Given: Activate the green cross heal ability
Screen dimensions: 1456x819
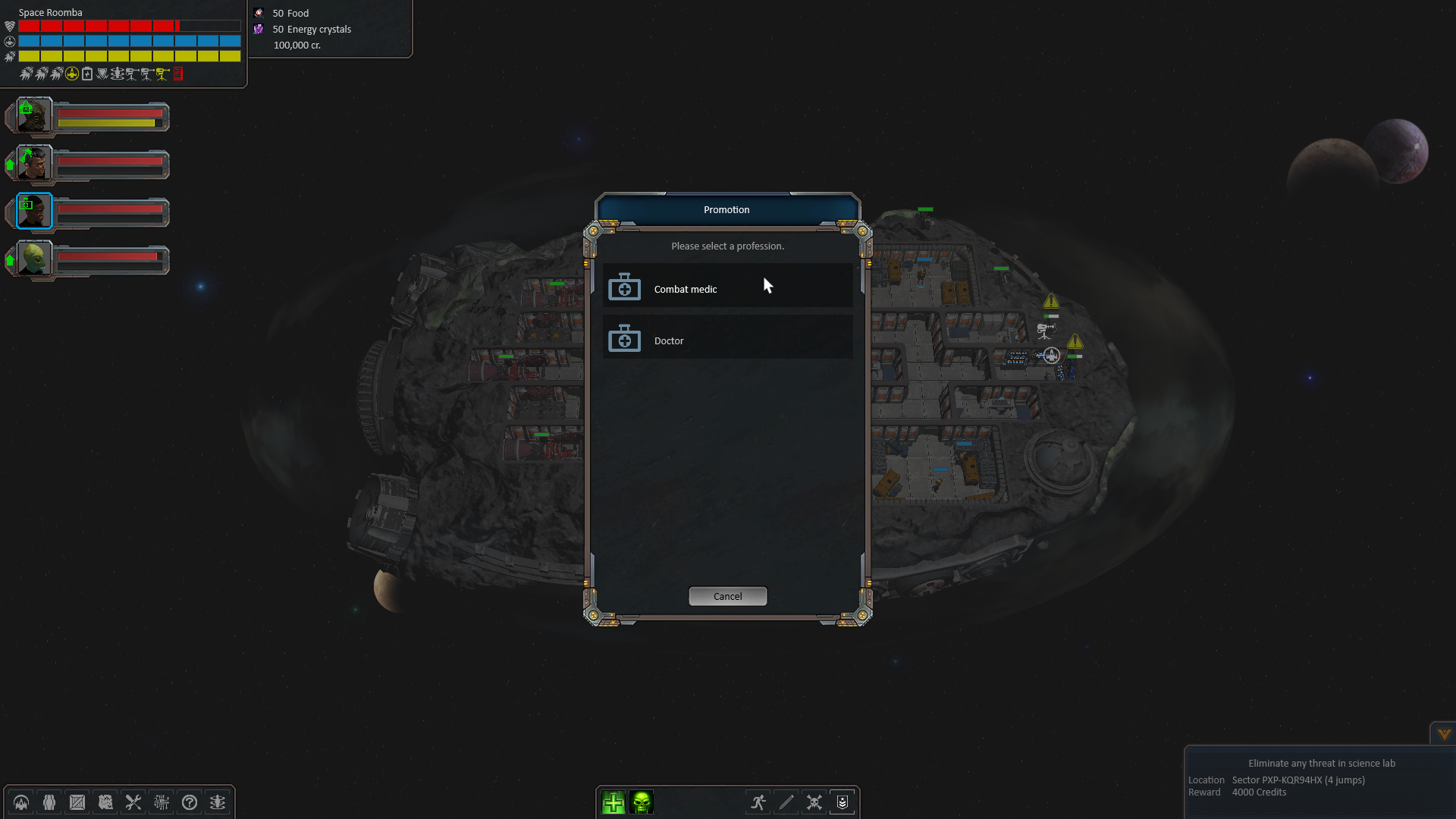Looking at the screenshot, I should point(613,802).
